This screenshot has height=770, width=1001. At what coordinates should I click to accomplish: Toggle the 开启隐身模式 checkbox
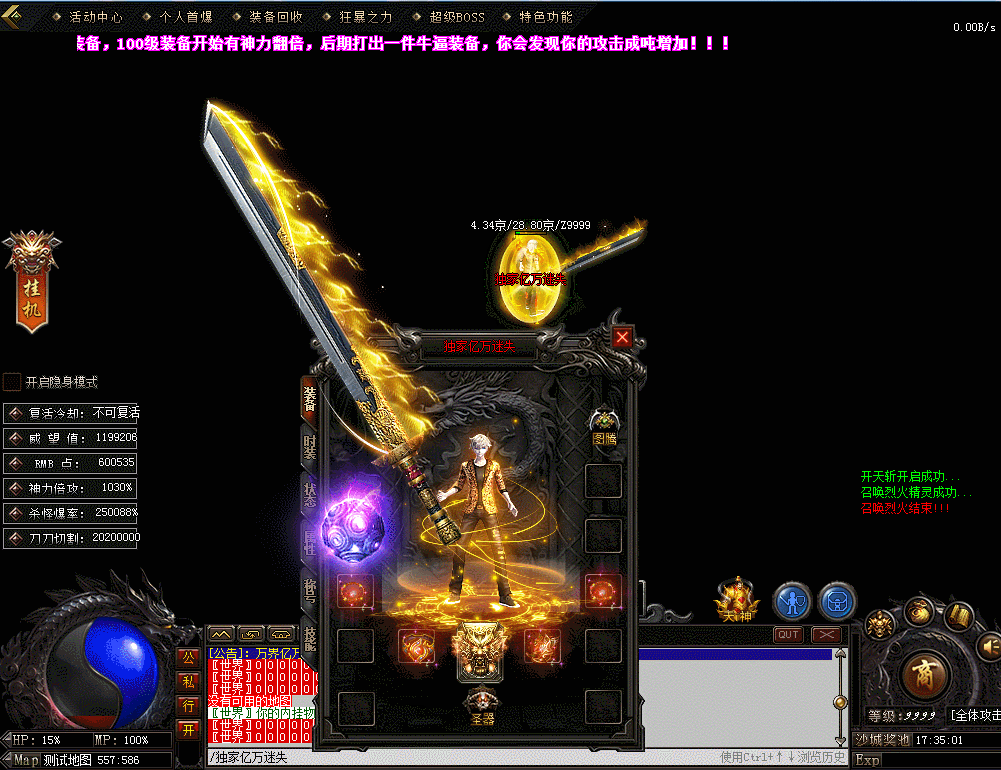12,382
